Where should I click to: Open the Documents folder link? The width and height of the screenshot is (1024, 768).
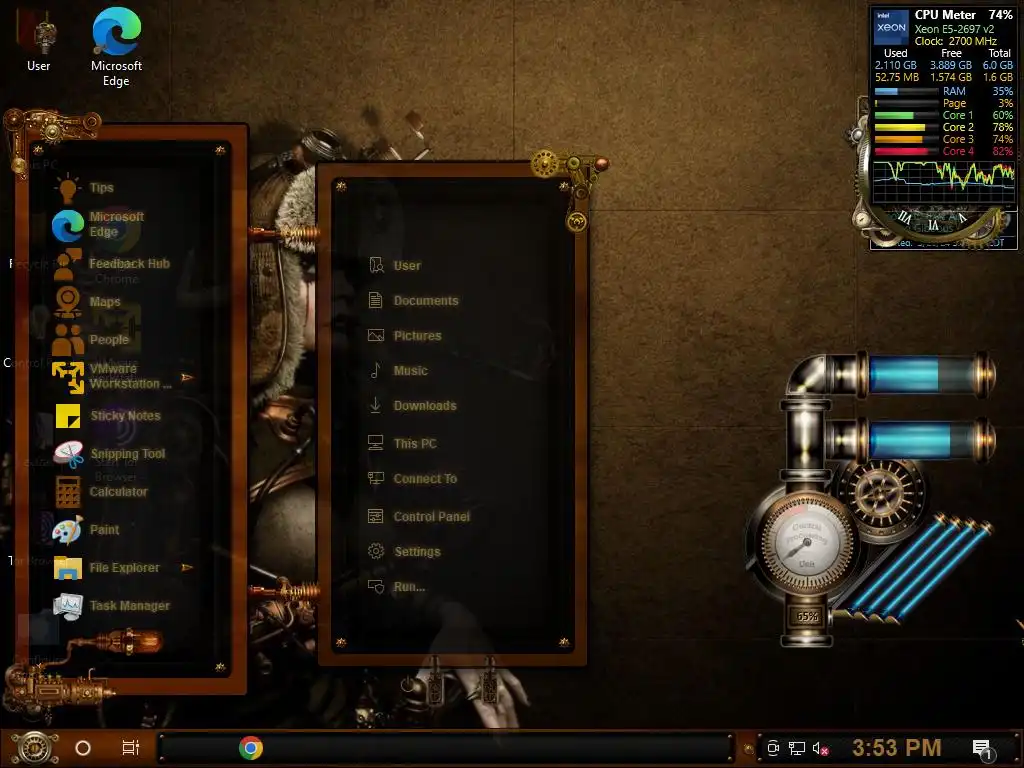[x=425, y=301]
